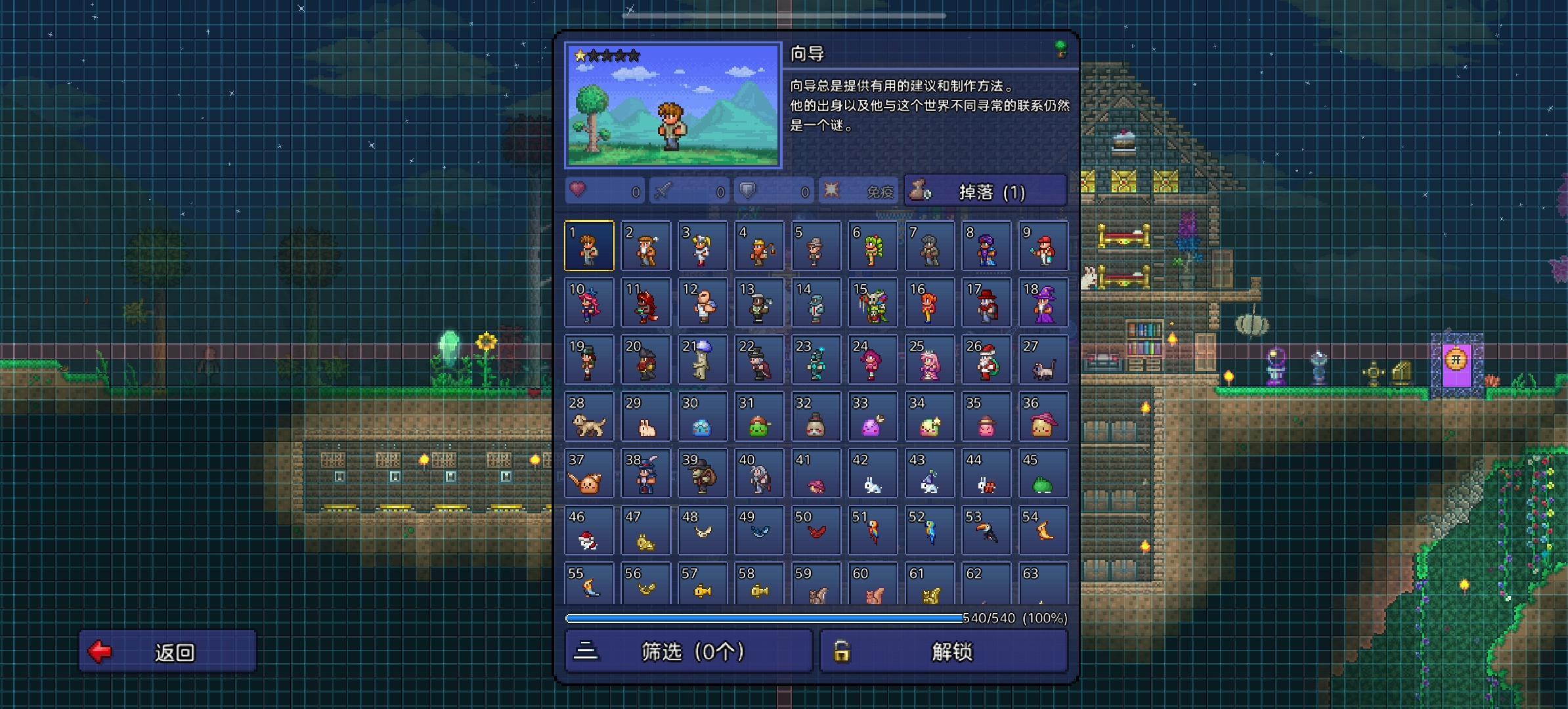Select bestiary entry 26, Santa Claus
Viewport: 1568px width, 709px height.
tap(986, 360)
